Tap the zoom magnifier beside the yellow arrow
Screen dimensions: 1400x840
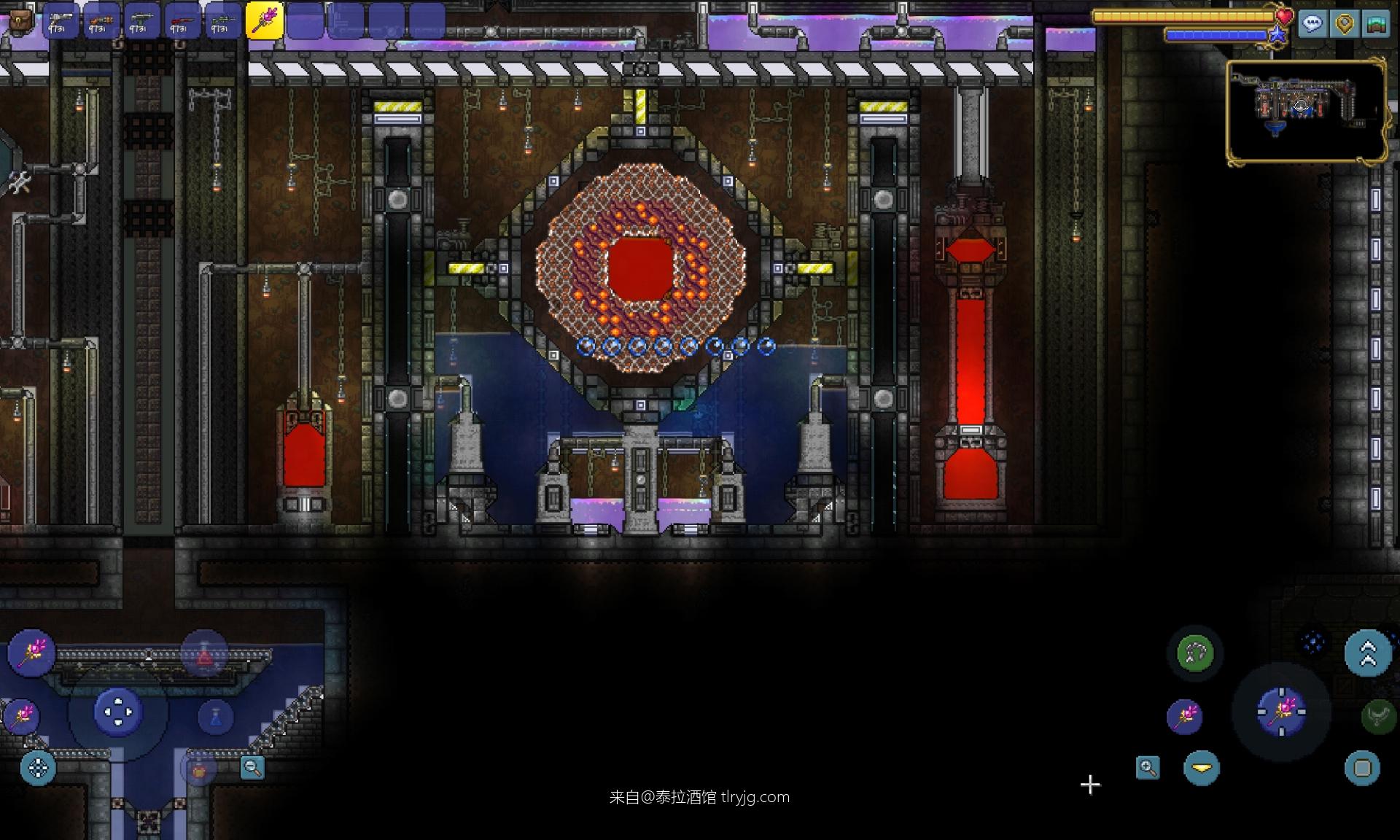coord(1148,767)
